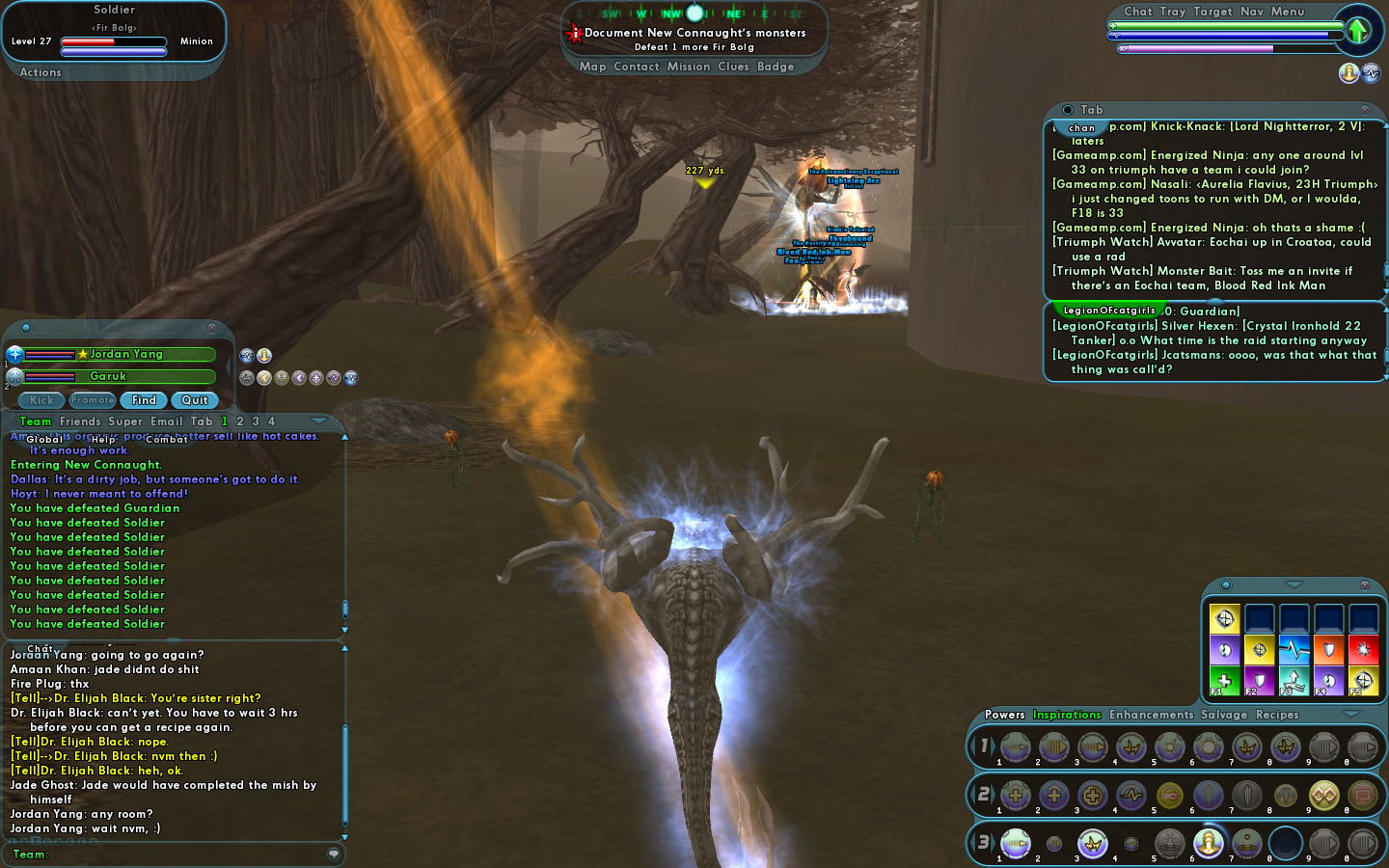
Task: Quit the team
Action: pos(195,400)
